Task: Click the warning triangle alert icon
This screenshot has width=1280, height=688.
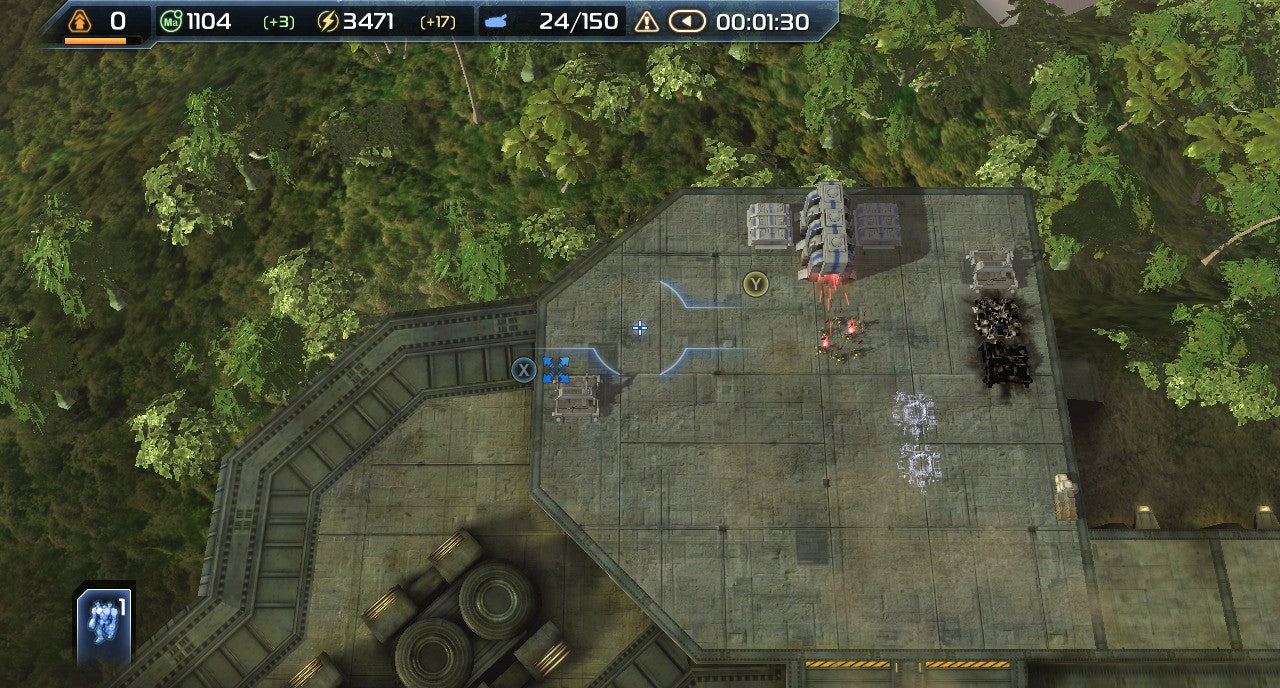Action: pos(647,21)
